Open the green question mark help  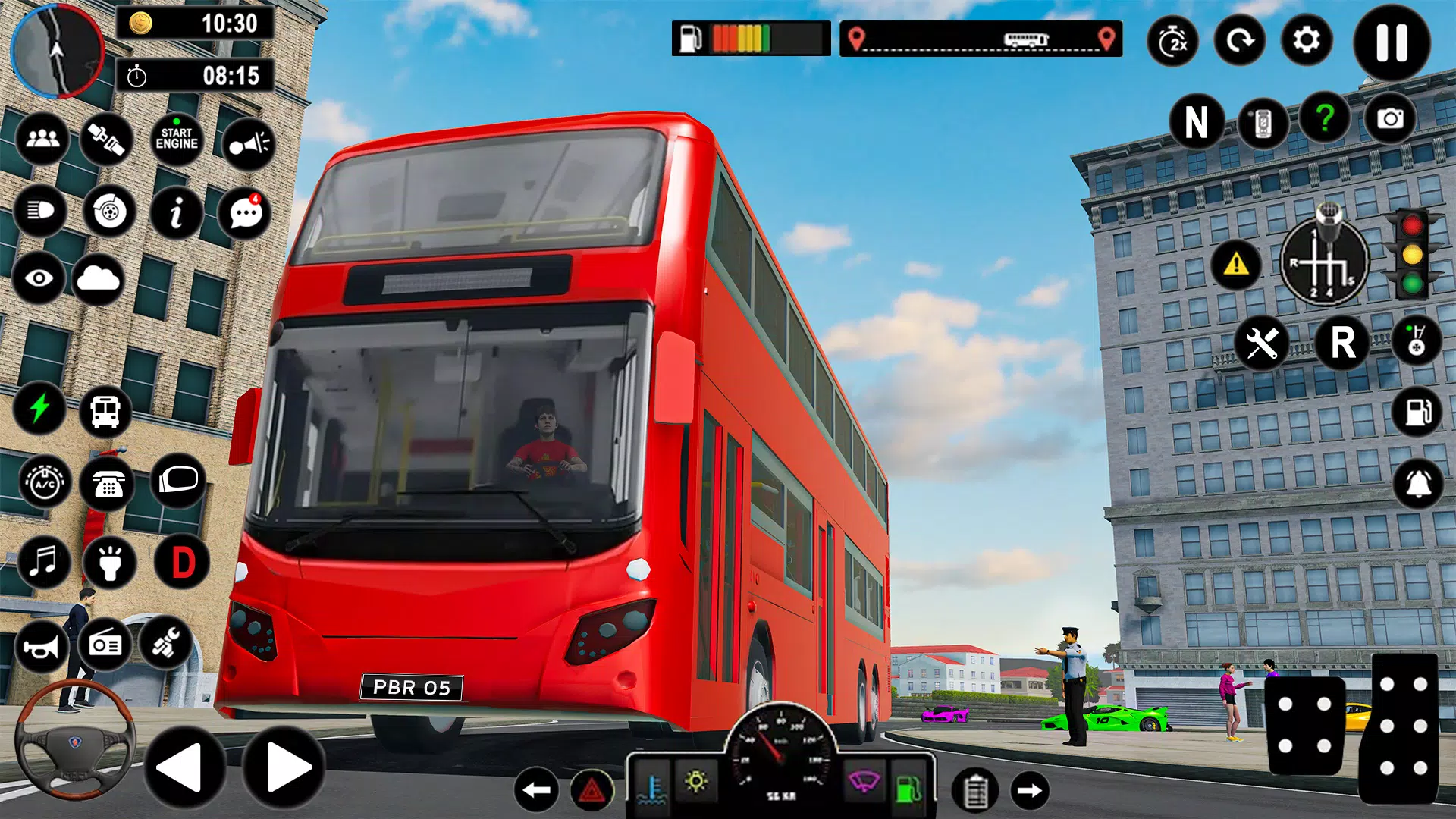tap(1324, 118)
